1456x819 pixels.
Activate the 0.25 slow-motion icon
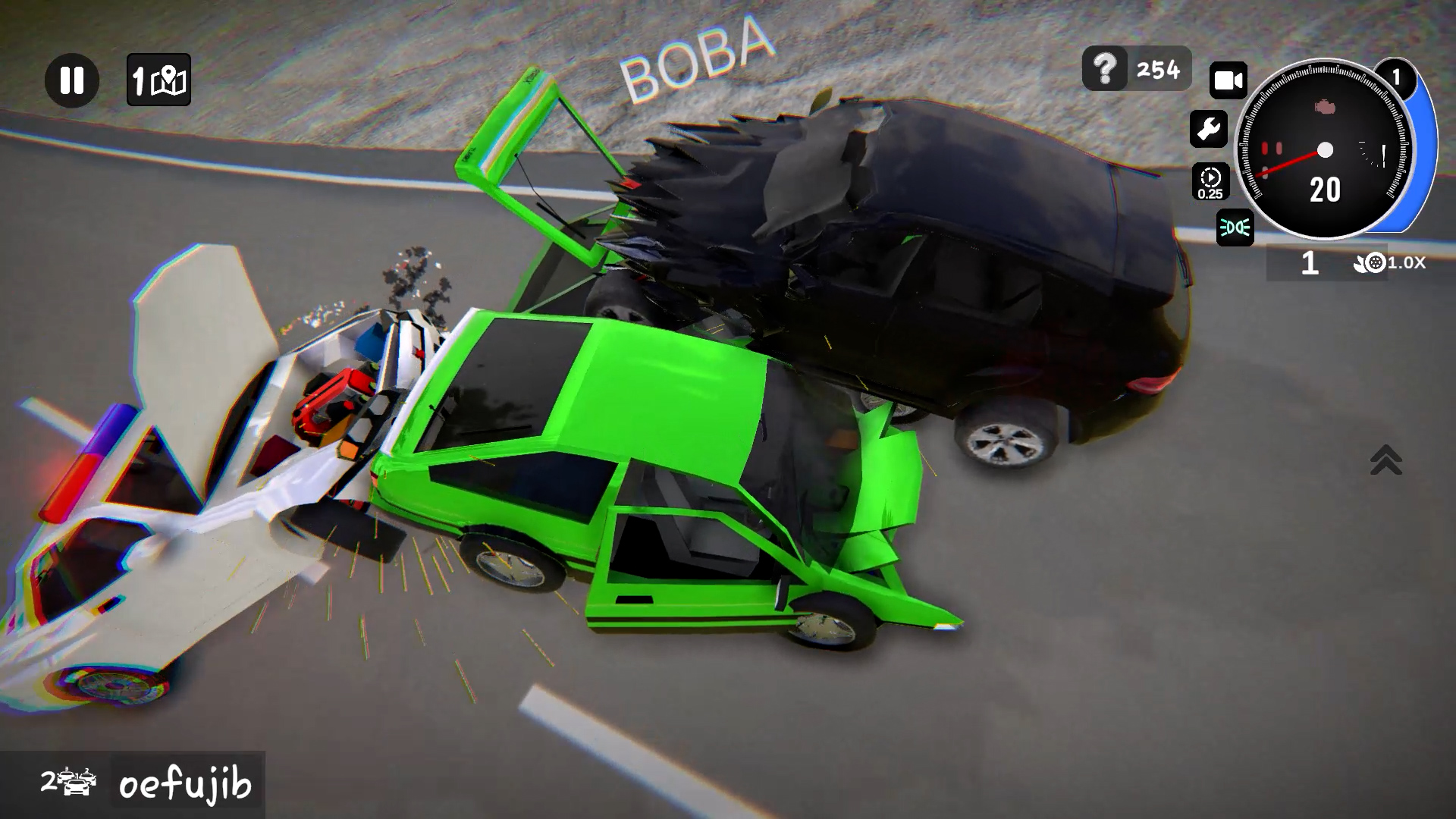[1211, 180]
